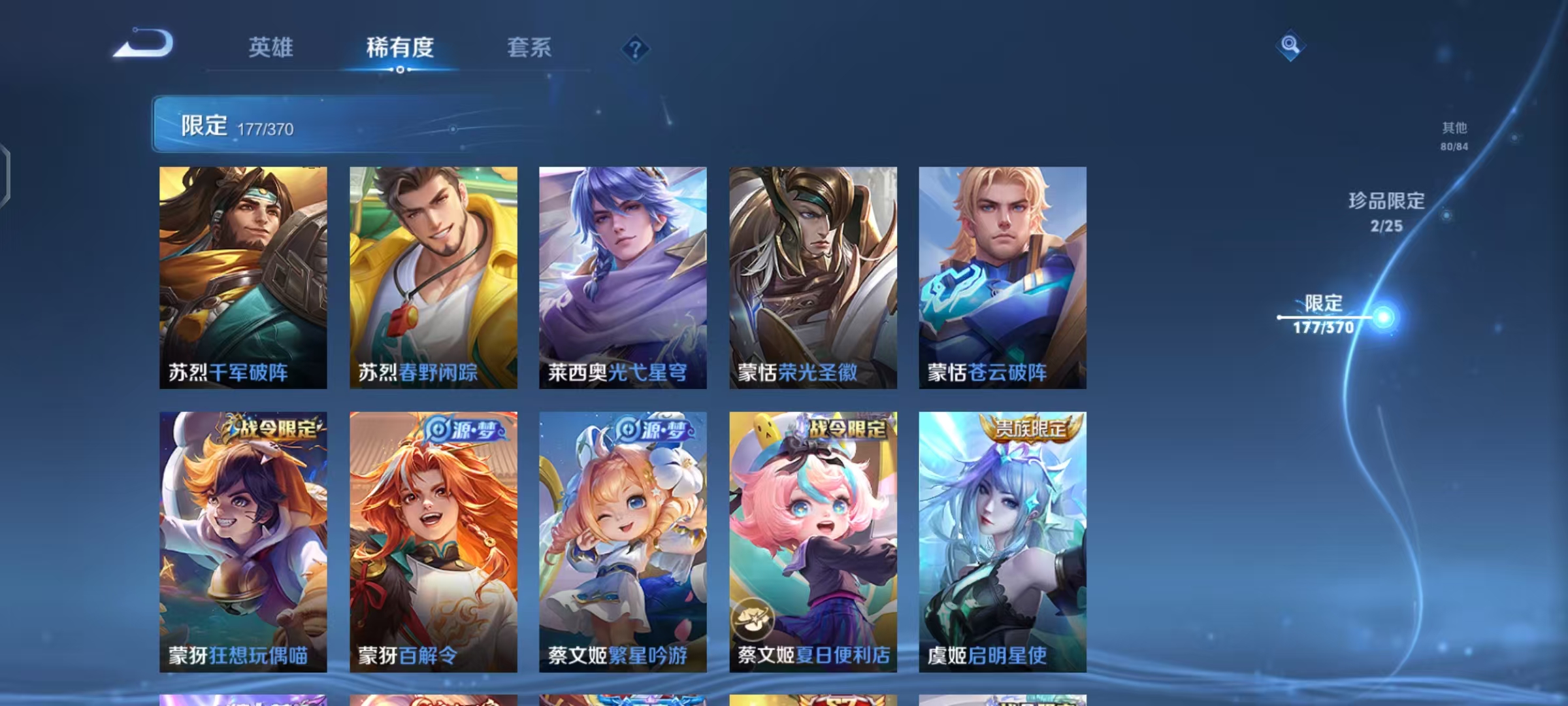Switch to the 英雄 tab
Image resolution: width=1568 pixels, height=706 pixels.
point(272,48)
